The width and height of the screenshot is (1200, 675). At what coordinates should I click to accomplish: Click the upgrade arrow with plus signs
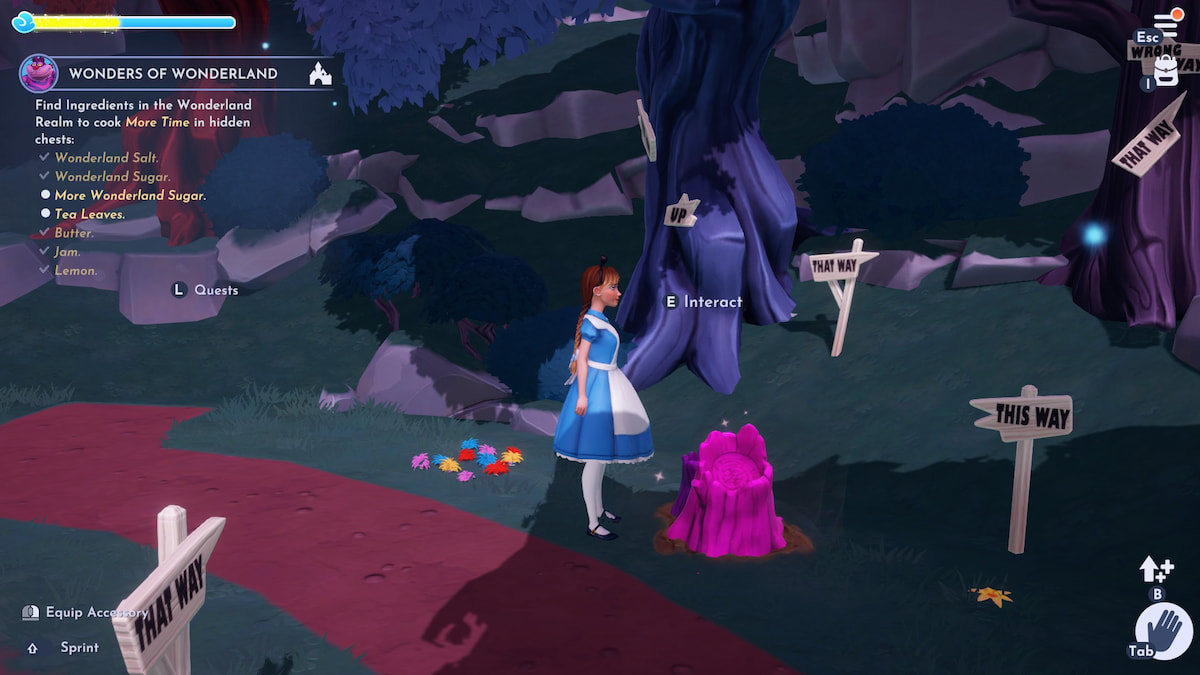tap(1155, 570)
